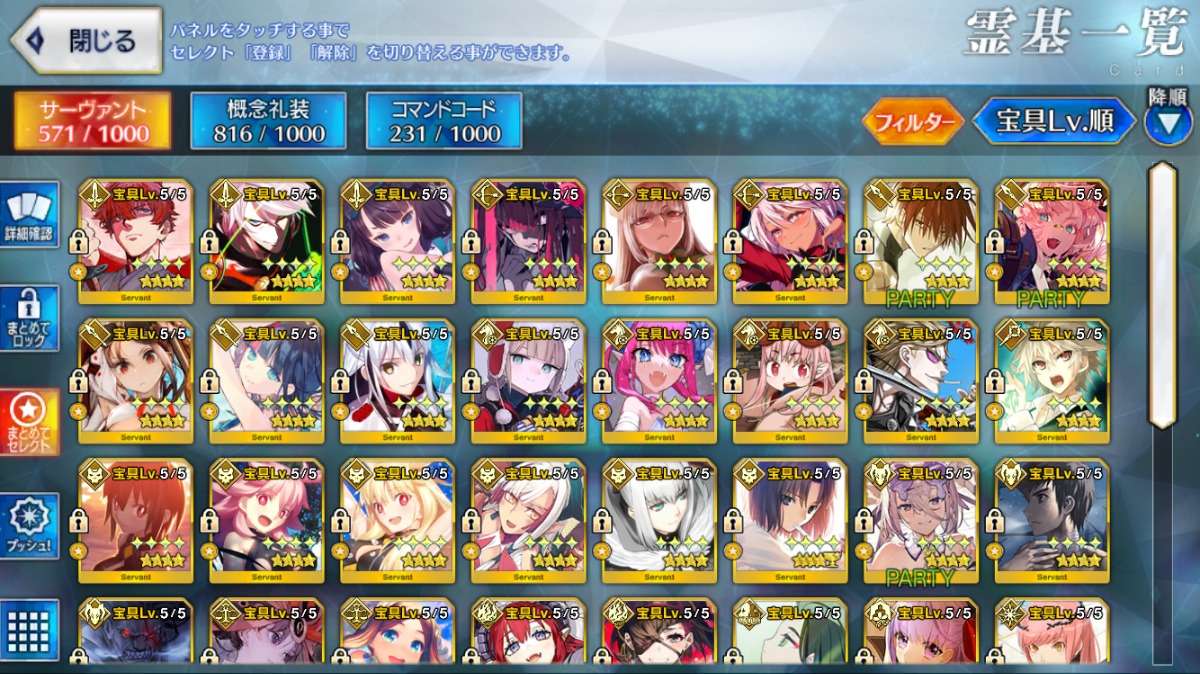Select the green-haired servant on pale card
This screenshot has height=674, width=1200.
tap(790, 632)
